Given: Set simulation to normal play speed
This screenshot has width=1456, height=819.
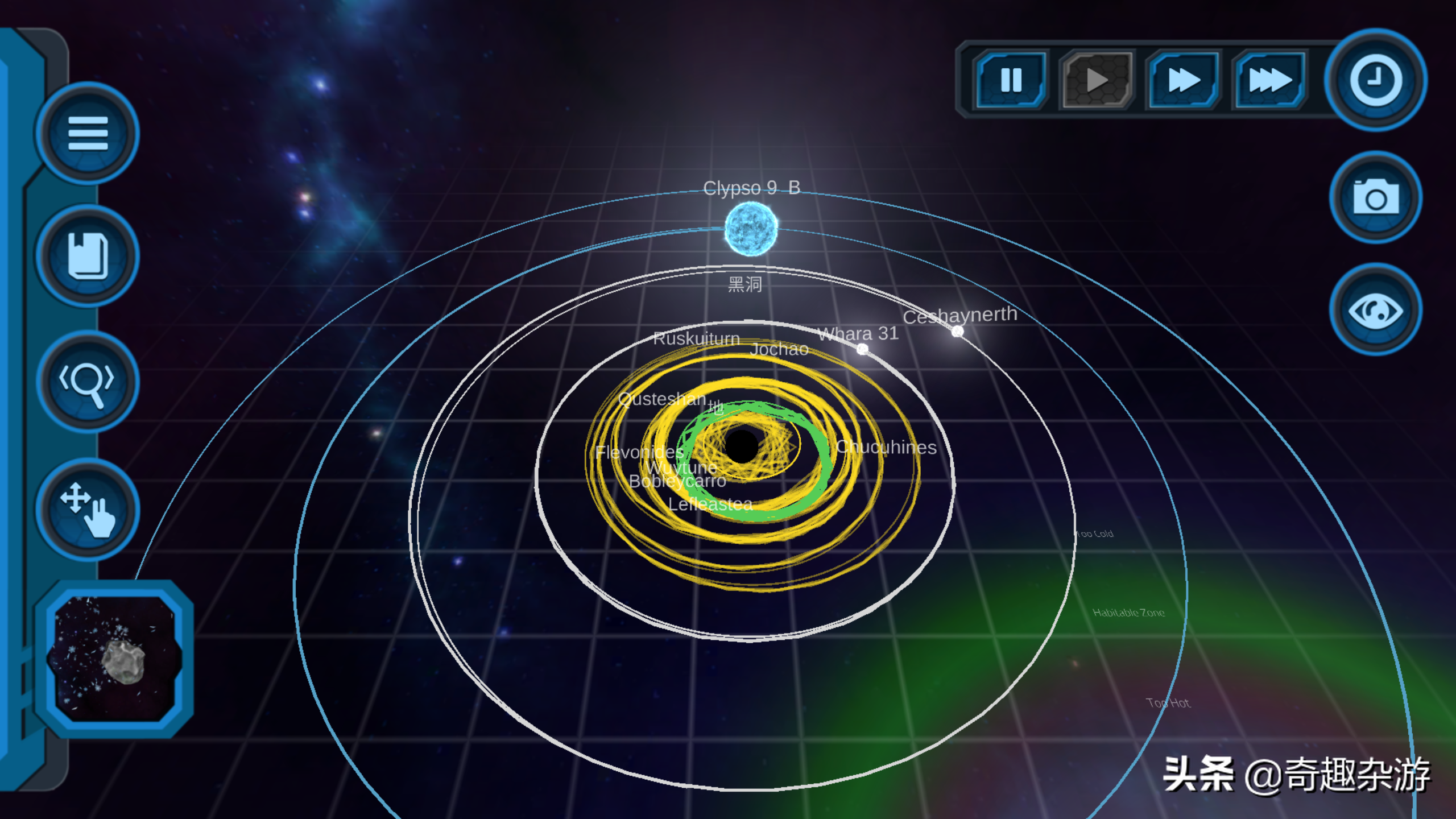Looking at the screenshot, I should point(1097,80).
